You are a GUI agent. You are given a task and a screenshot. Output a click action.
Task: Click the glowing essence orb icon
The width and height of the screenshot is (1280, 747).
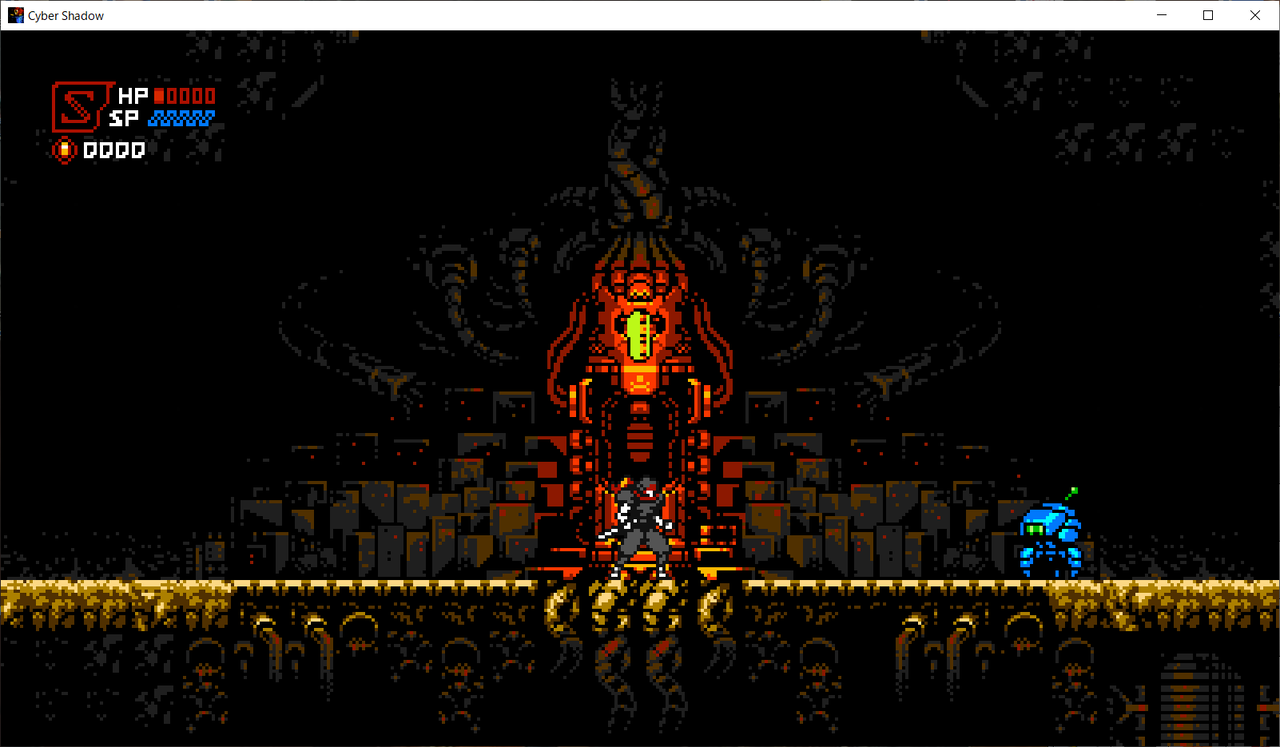(x=64, y=148)
